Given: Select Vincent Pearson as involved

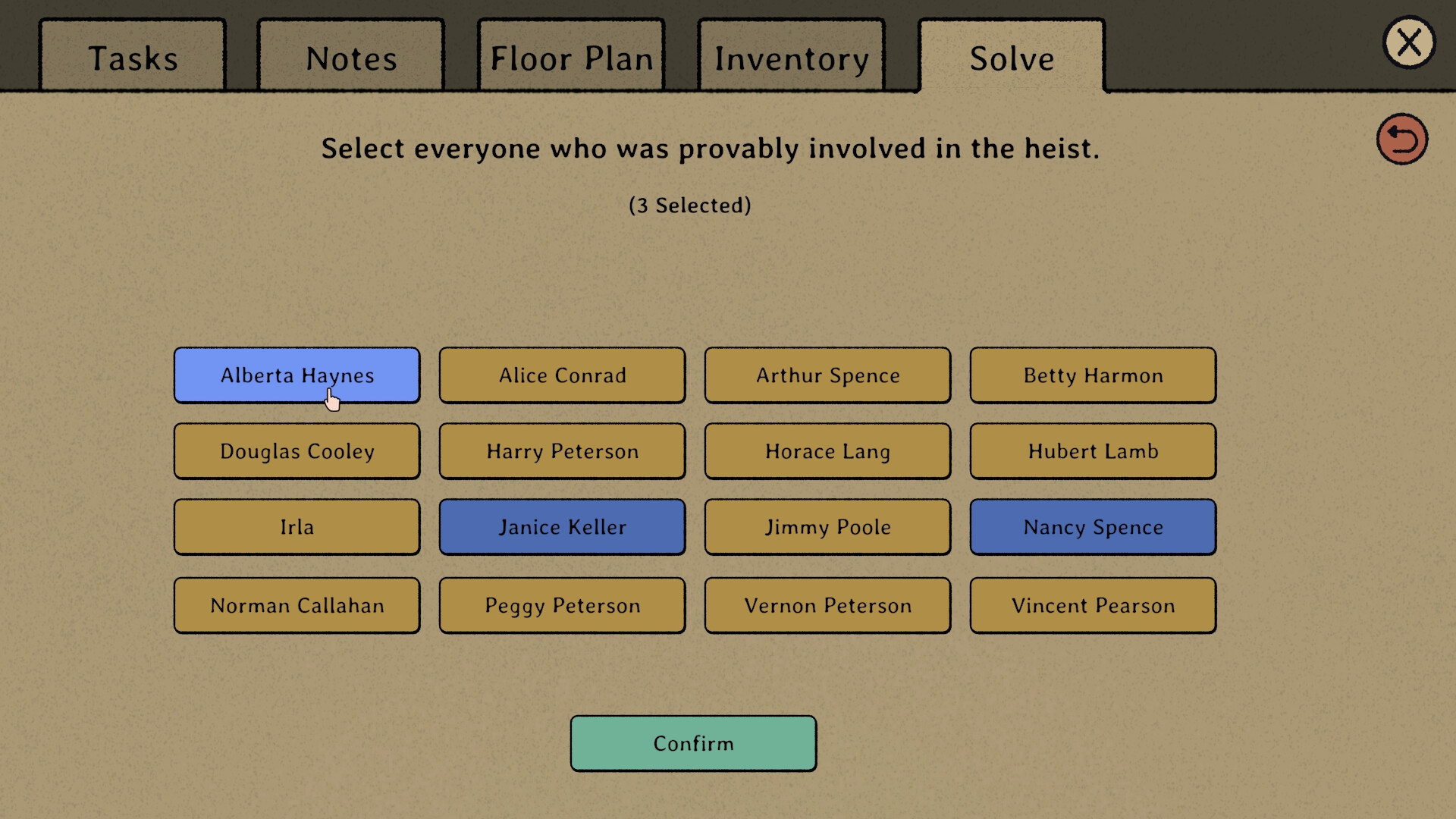Looking at the screenshot, I should click(1093, 605).
